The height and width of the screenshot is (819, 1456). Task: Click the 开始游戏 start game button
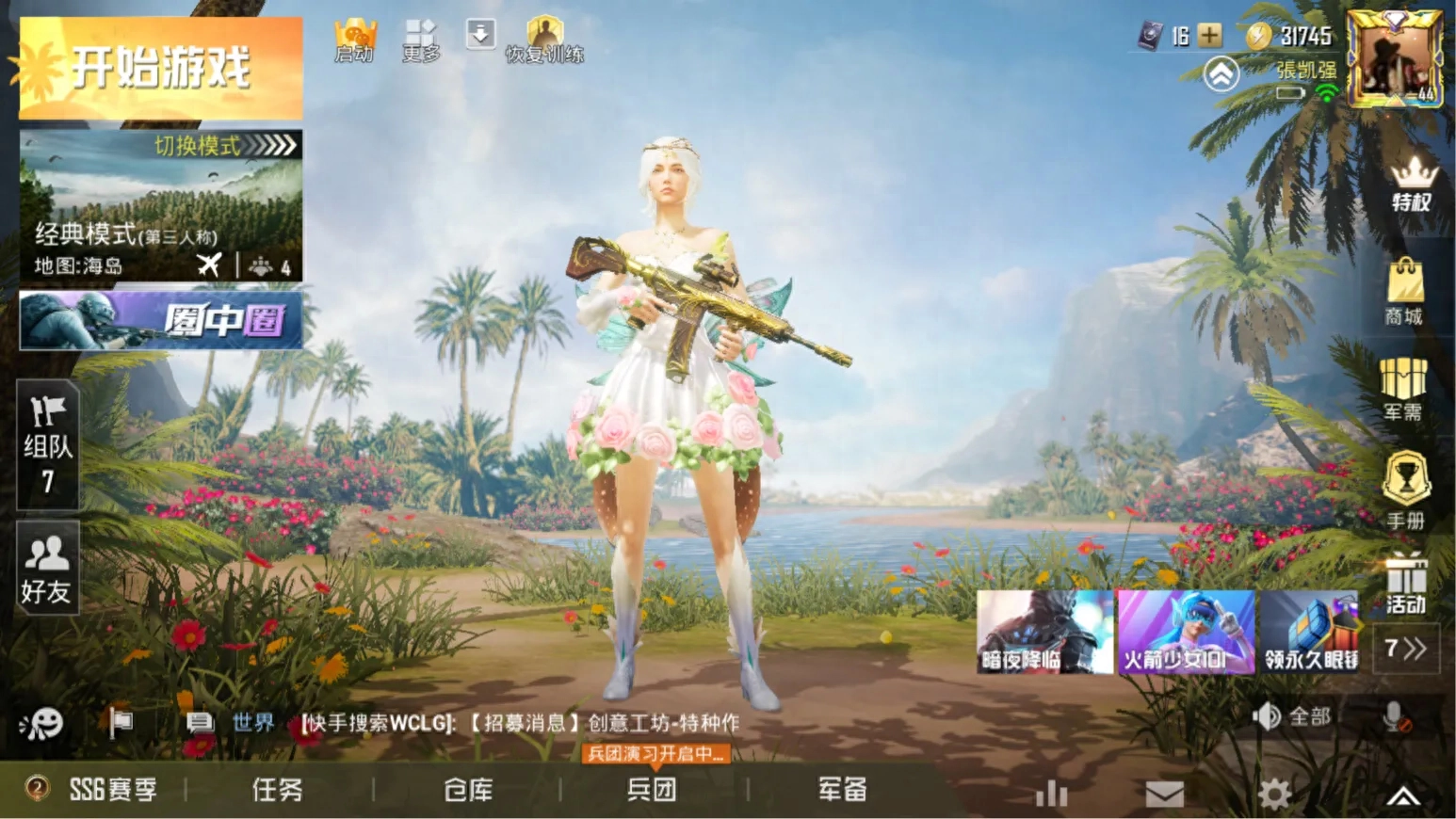pos(160,66)
